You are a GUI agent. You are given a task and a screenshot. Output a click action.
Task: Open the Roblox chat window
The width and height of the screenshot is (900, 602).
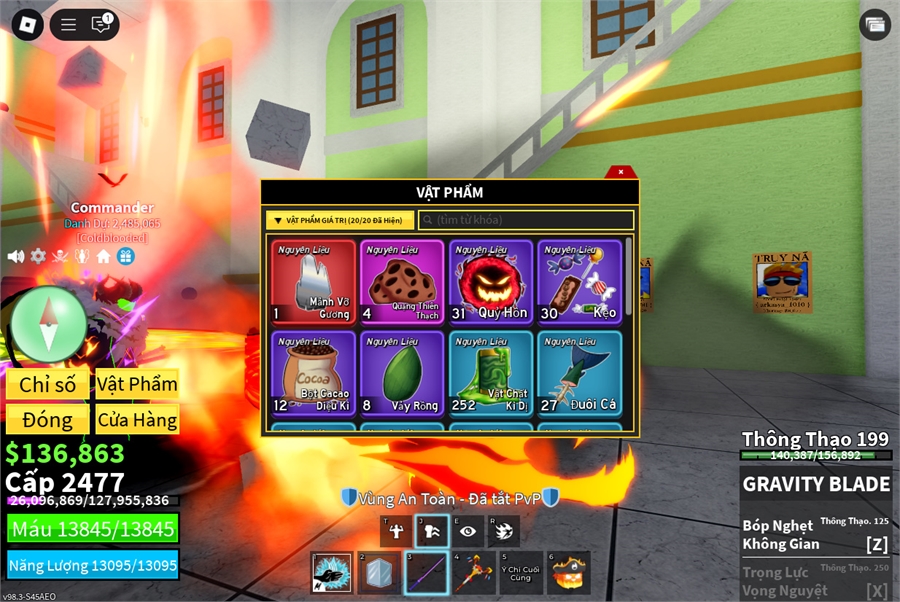pyautogui.click(x=101, y=25)
